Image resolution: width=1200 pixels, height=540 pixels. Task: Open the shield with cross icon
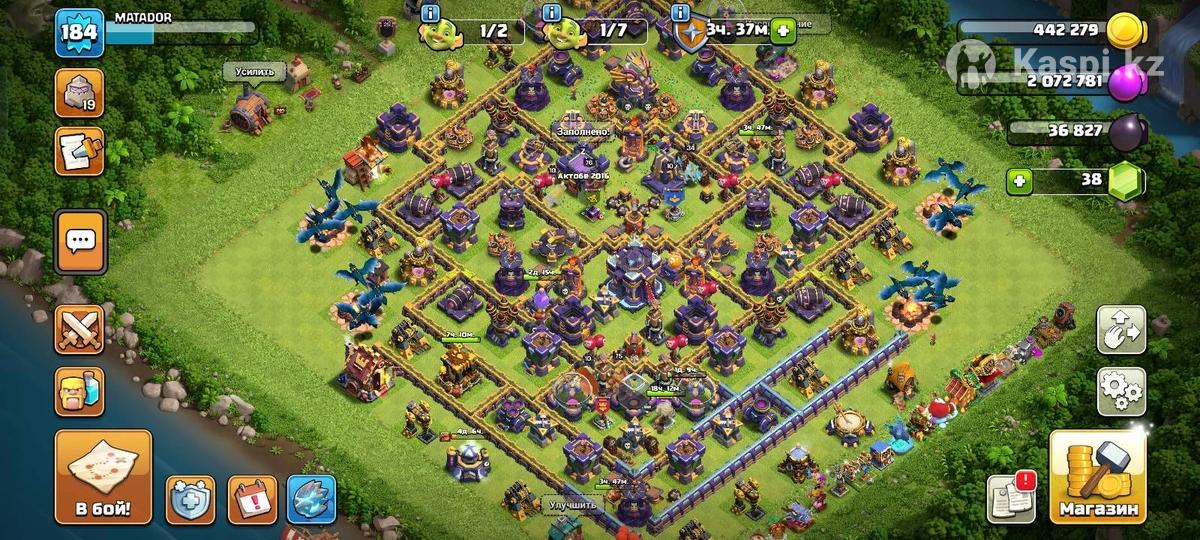coord(190,498)
